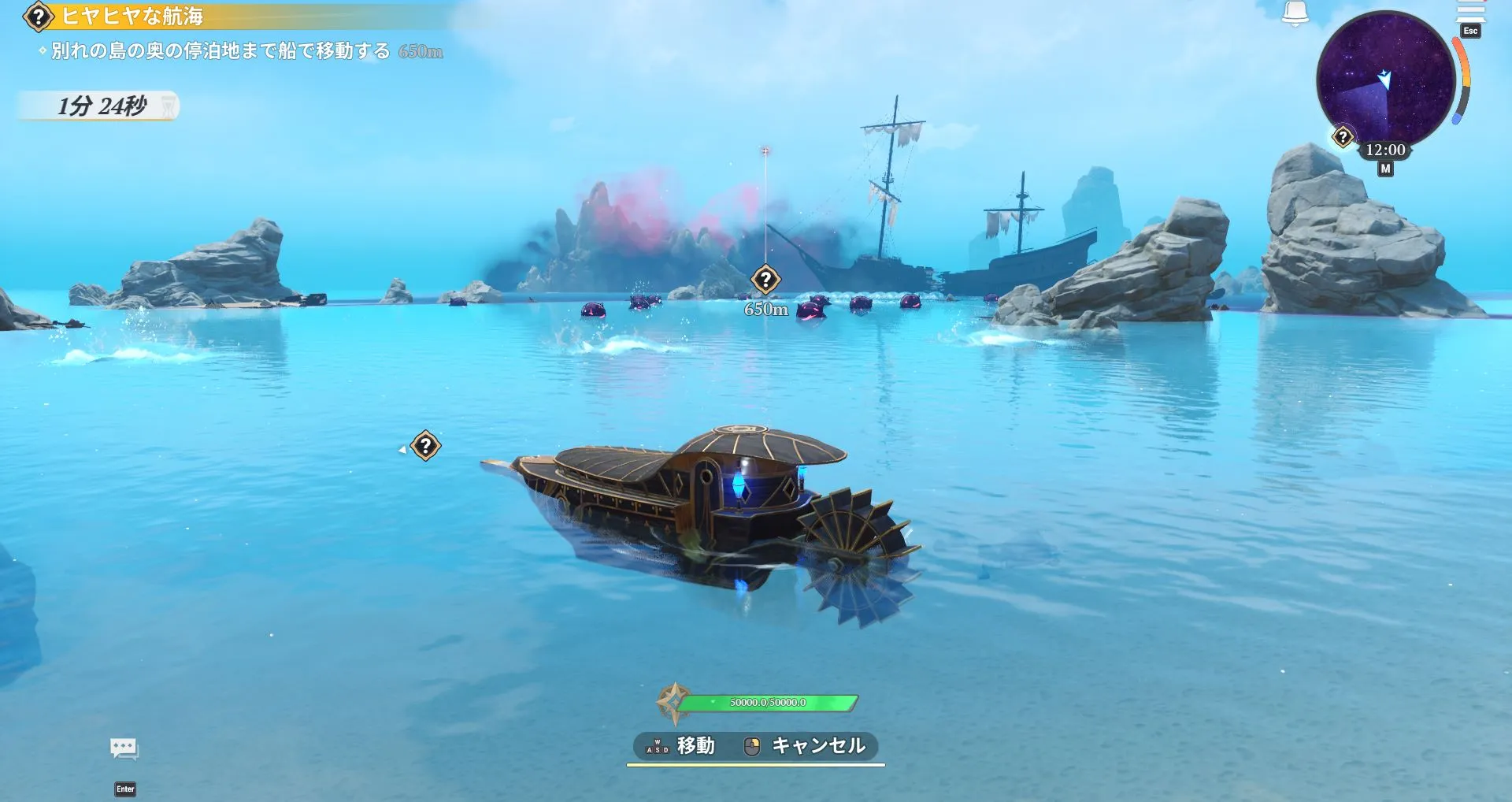1512x802 pixels.
Task: Click the 12:00 clock under the minimap
Action: pyautogui.click(x=1385, y=150)
